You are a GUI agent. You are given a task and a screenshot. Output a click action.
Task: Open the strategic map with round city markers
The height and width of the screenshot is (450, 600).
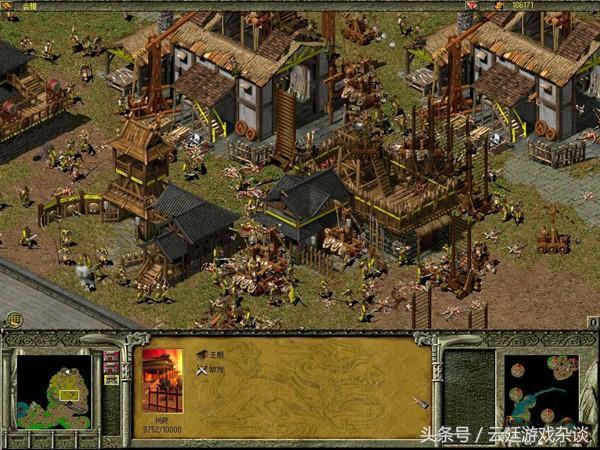[541, 391]
